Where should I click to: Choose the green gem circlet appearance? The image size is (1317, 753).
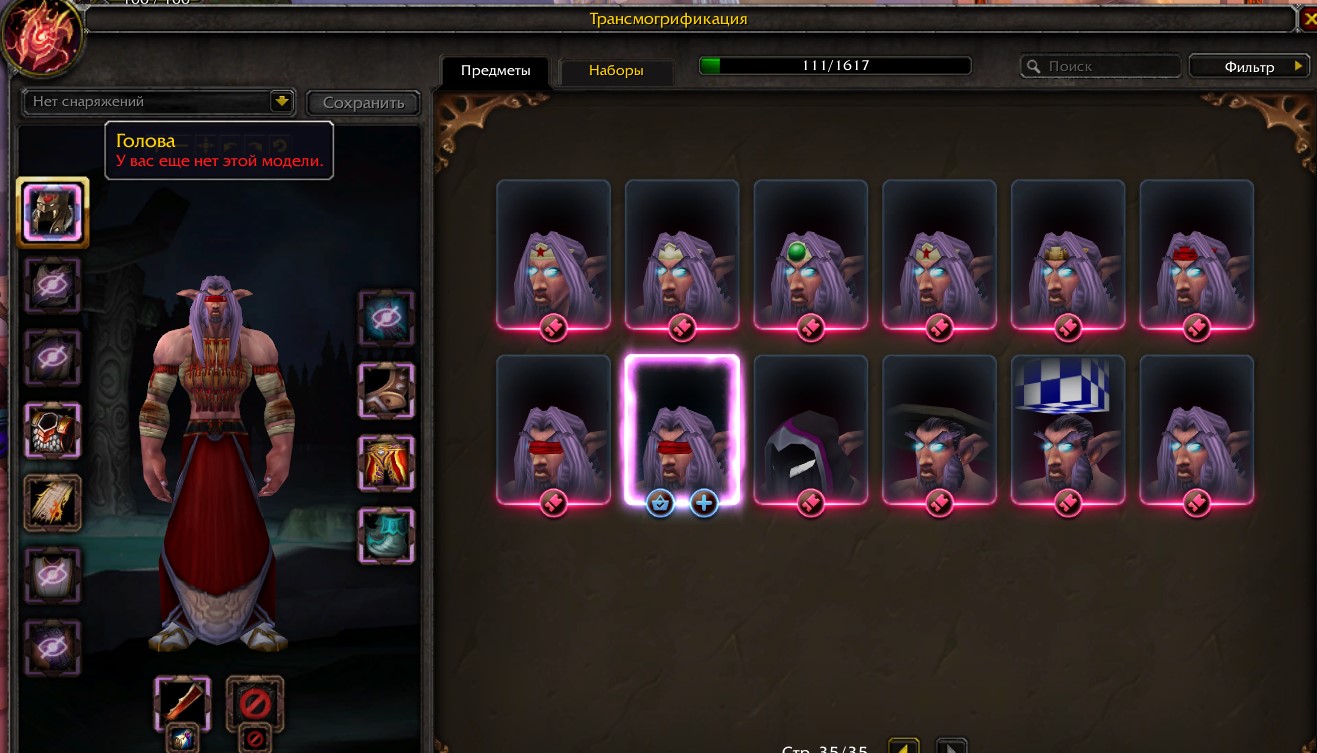[x=810, y=253]
